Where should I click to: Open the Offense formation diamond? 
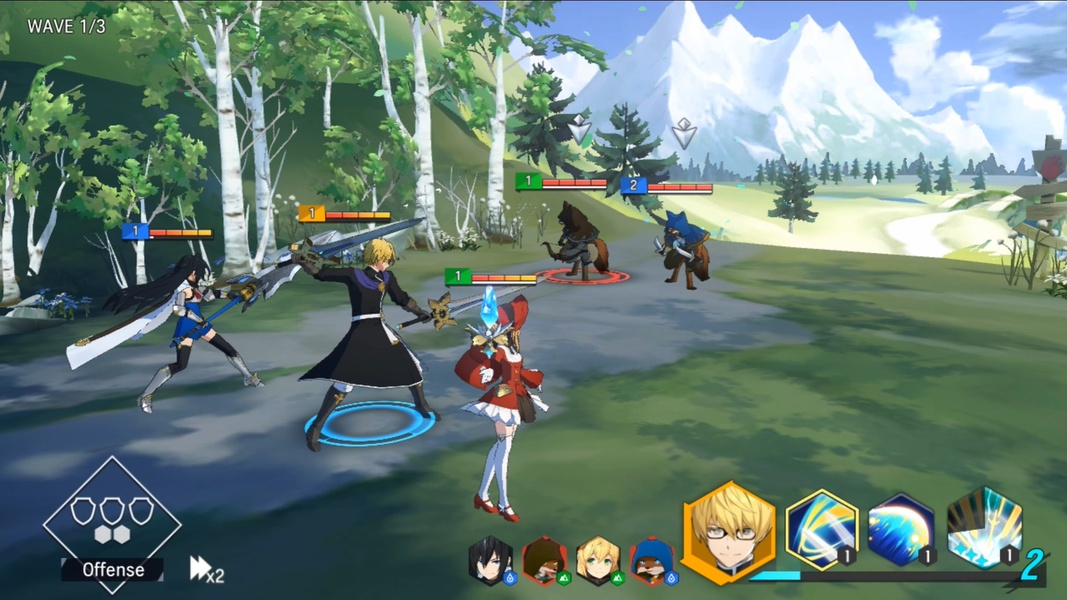(x=111, y=521)
